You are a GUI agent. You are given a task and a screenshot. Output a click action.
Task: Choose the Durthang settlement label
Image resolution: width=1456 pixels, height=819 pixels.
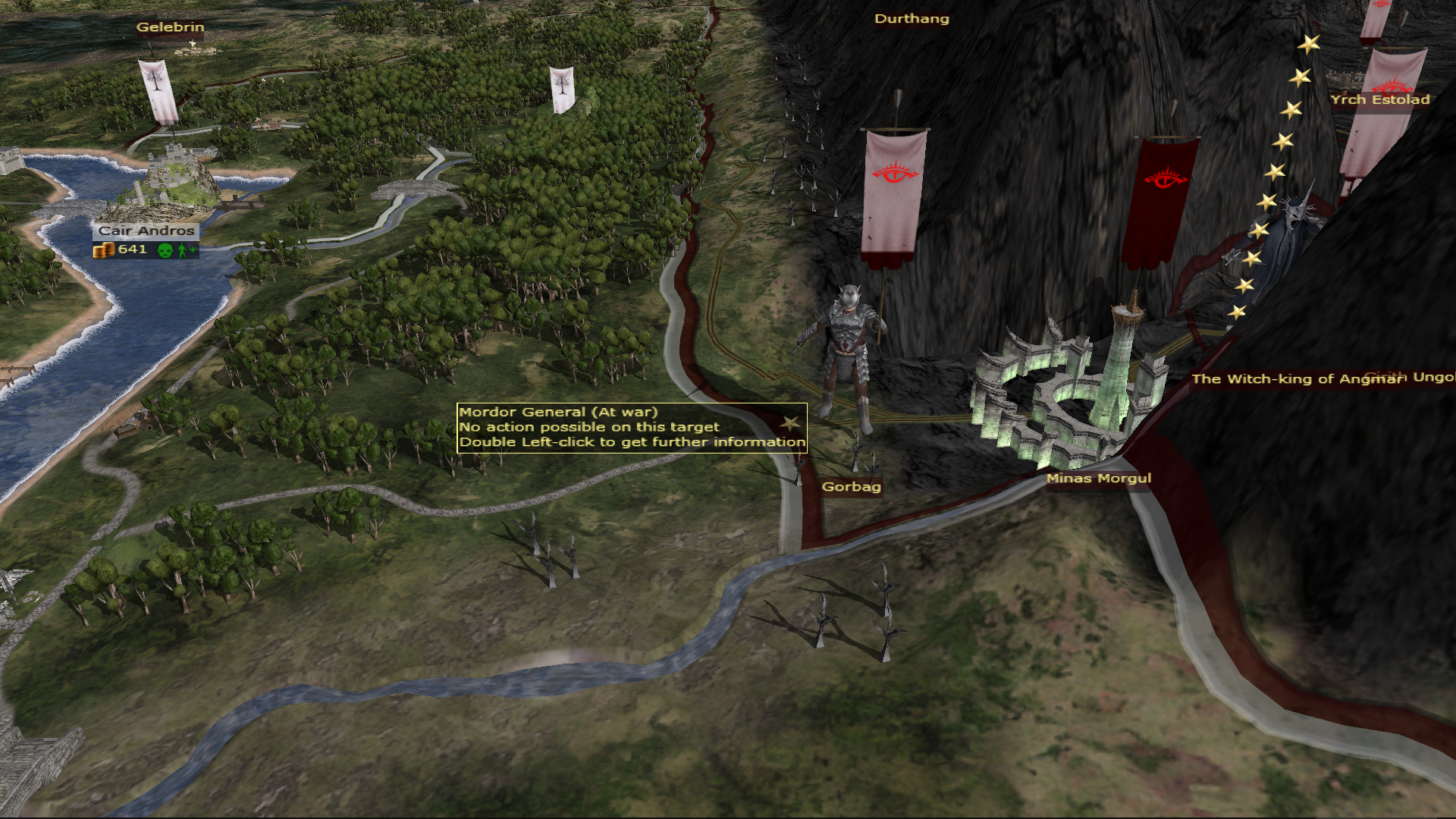(912, 19)
